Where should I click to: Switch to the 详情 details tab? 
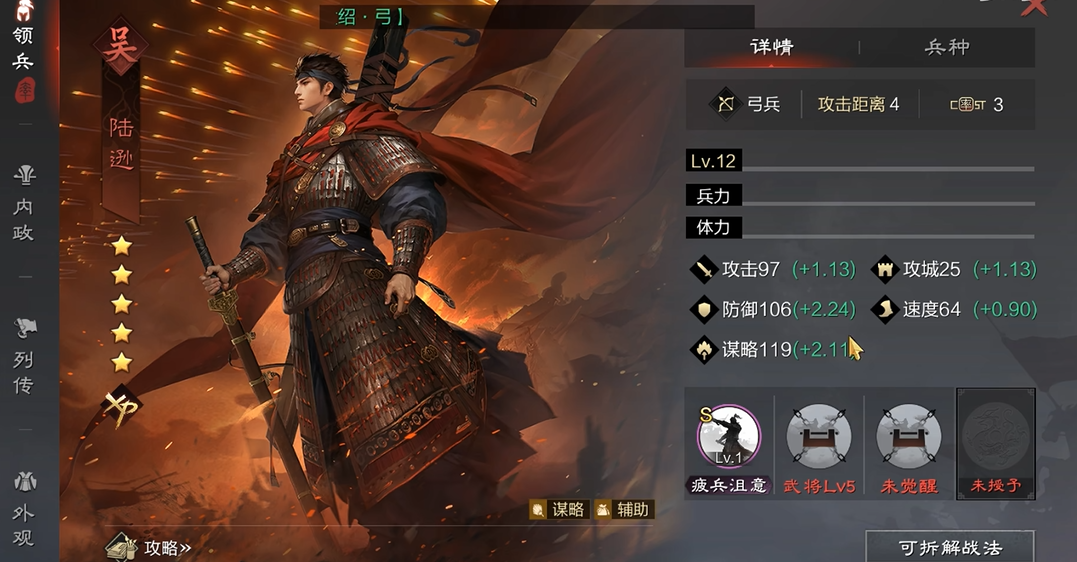[x=771, y=47]
